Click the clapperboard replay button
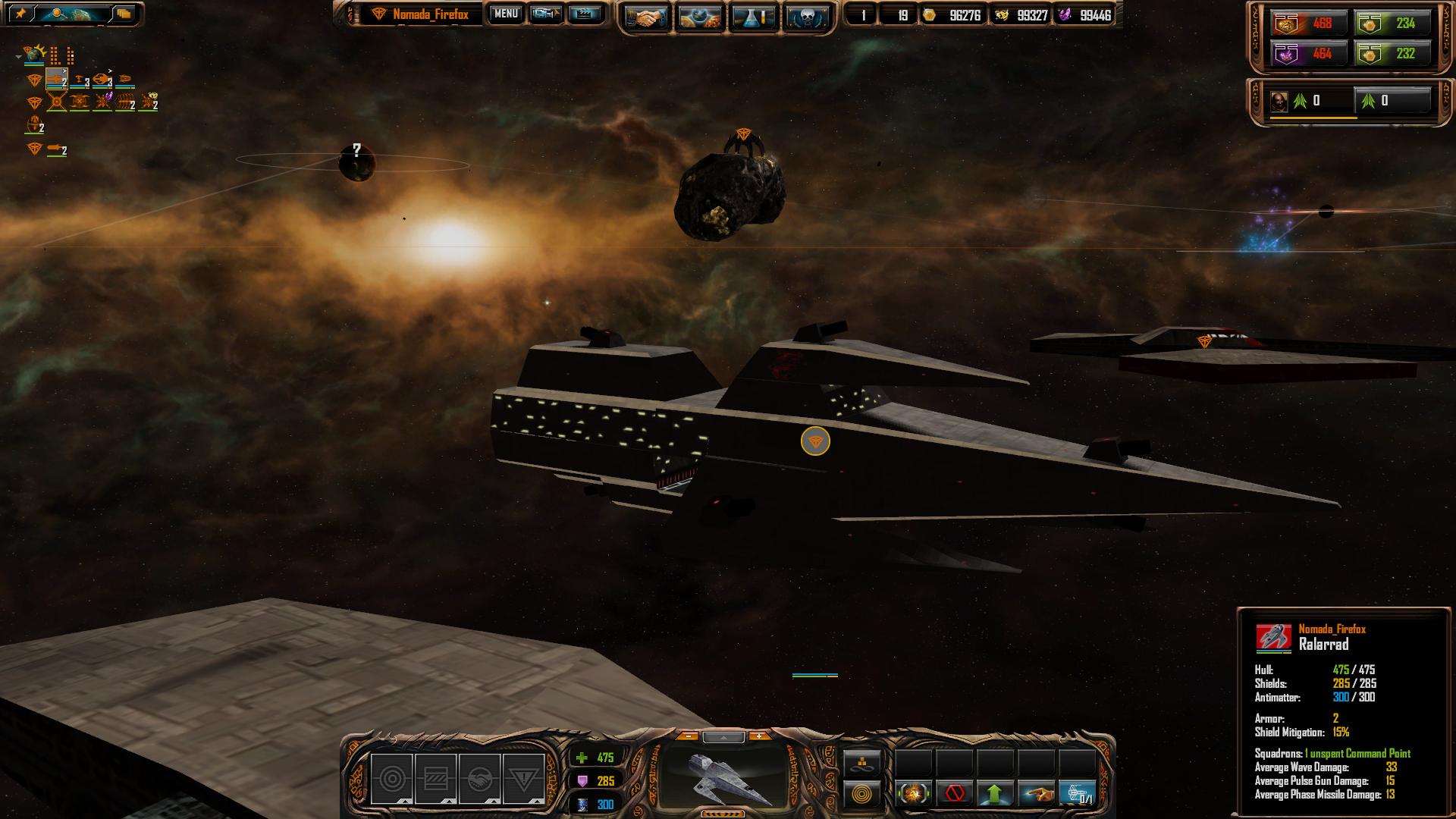This screenshot has width=1456, height=819. tap(584, 14)
